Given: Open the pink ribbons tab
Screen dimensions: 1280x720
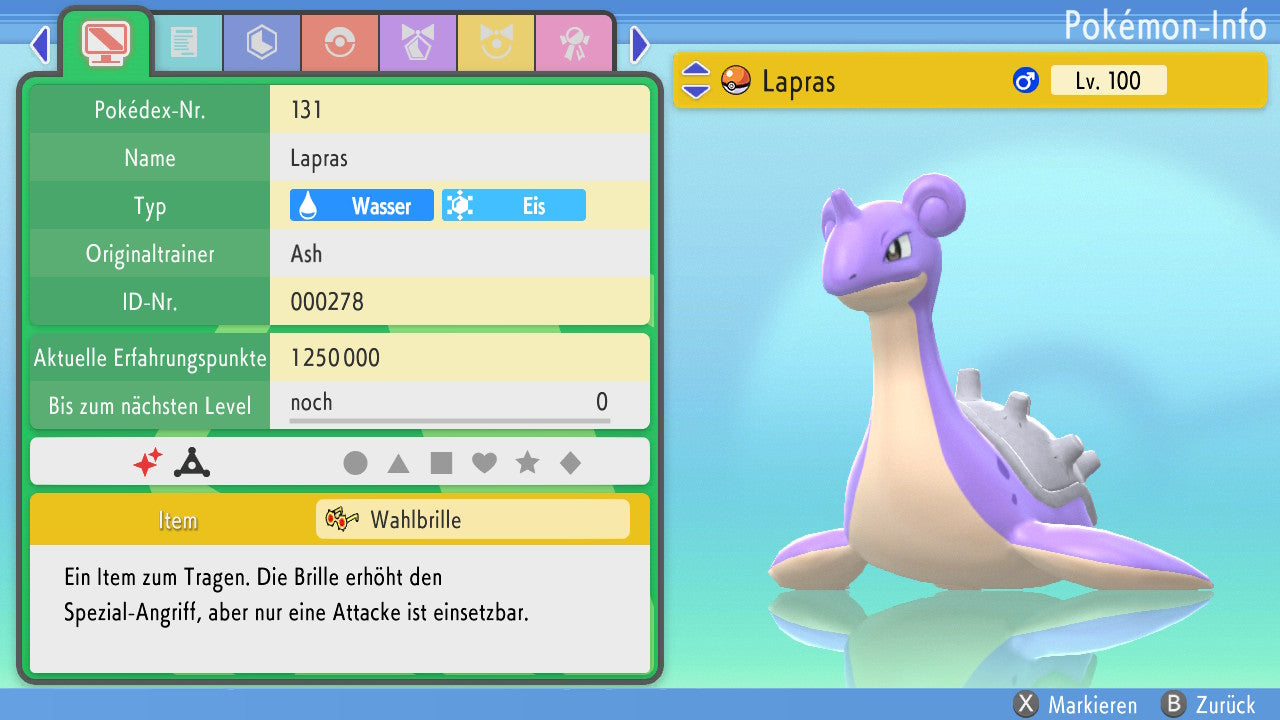Looking at the screenshot, I should [x=573, y=43].
